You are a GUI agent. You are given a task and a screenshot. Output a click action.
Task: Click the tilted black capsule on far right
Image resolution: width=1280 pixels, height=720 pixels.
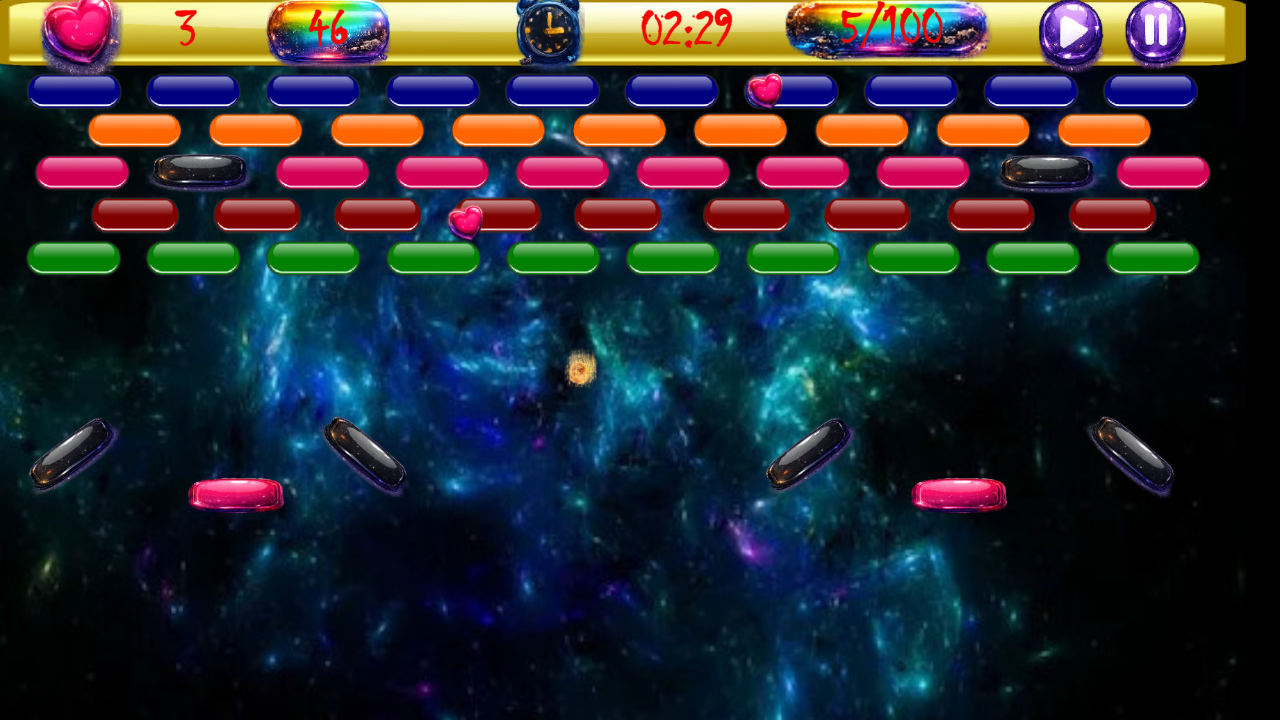pyautogui.click(x=1133, y=455)
